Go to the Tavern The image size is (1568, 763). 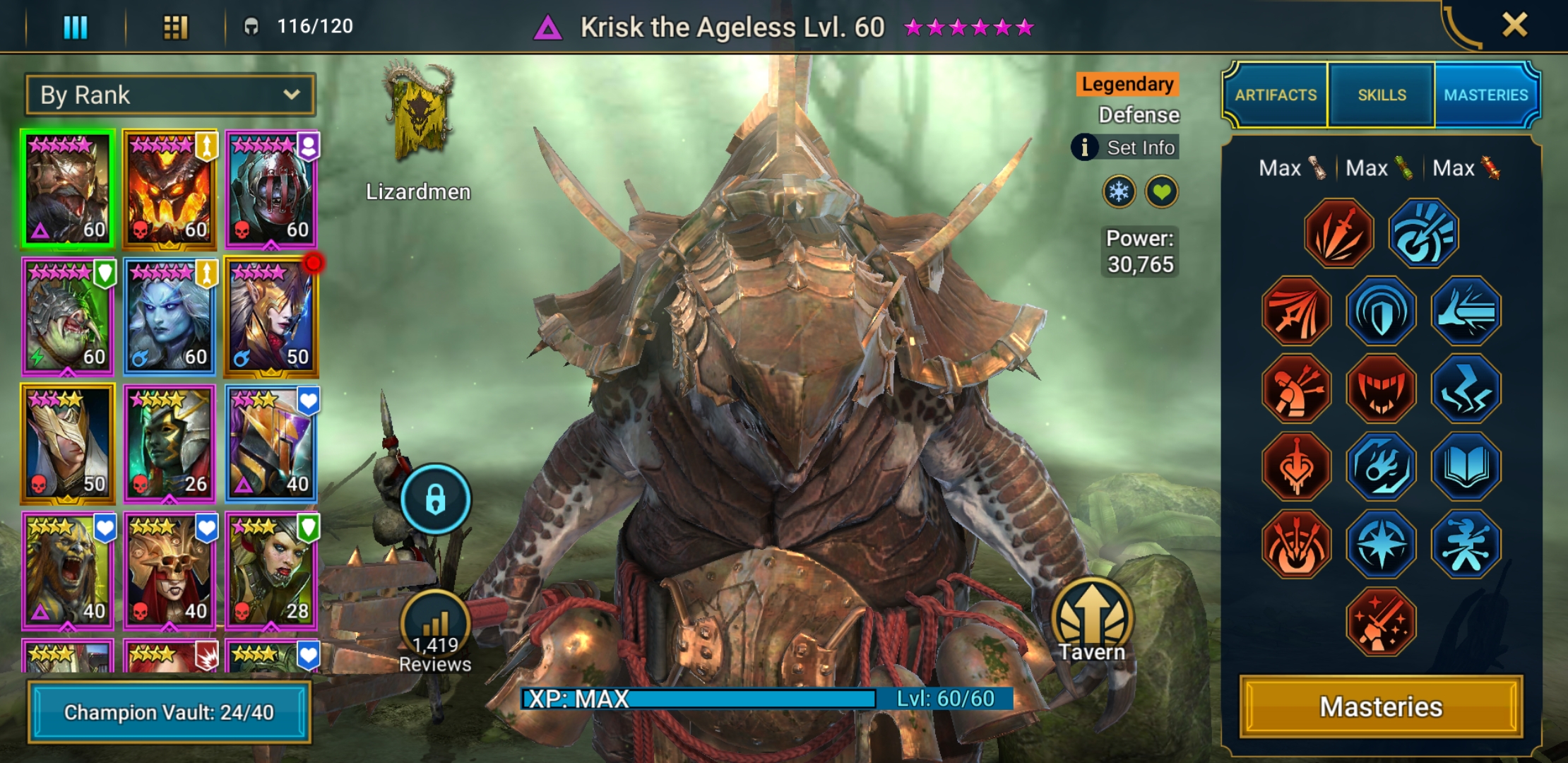(1091, 620)
